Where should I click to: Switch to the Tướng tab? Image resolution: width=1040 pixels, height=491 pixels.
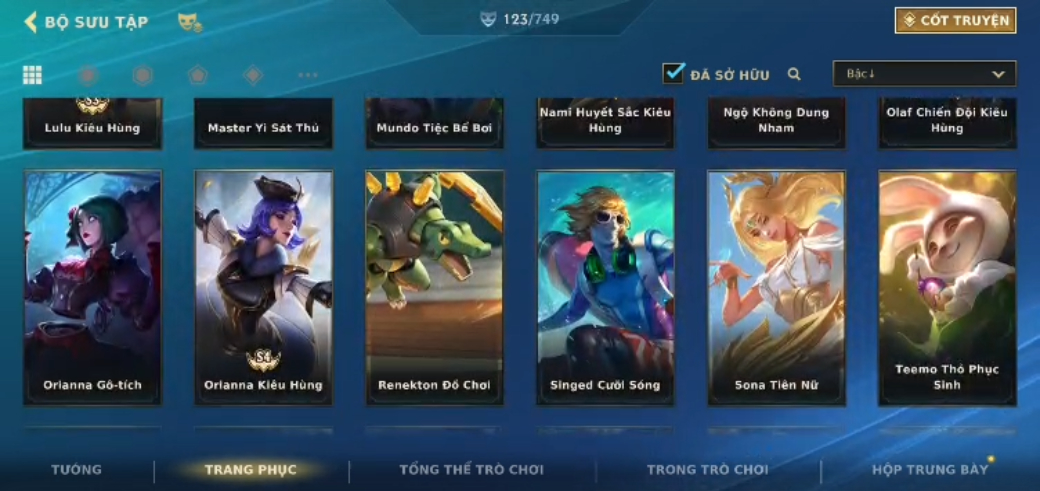[77, 470]
